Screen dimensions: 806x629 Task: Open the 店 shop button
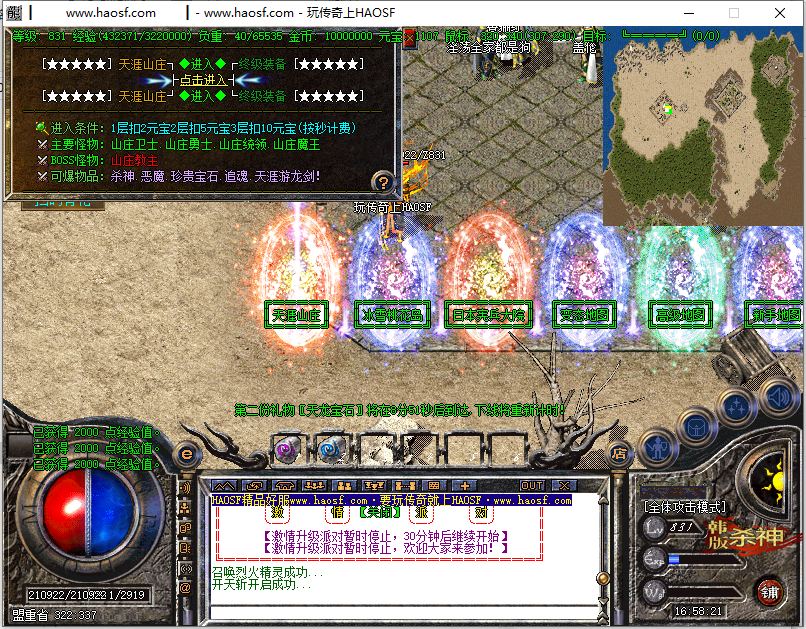tap(619, 454)
